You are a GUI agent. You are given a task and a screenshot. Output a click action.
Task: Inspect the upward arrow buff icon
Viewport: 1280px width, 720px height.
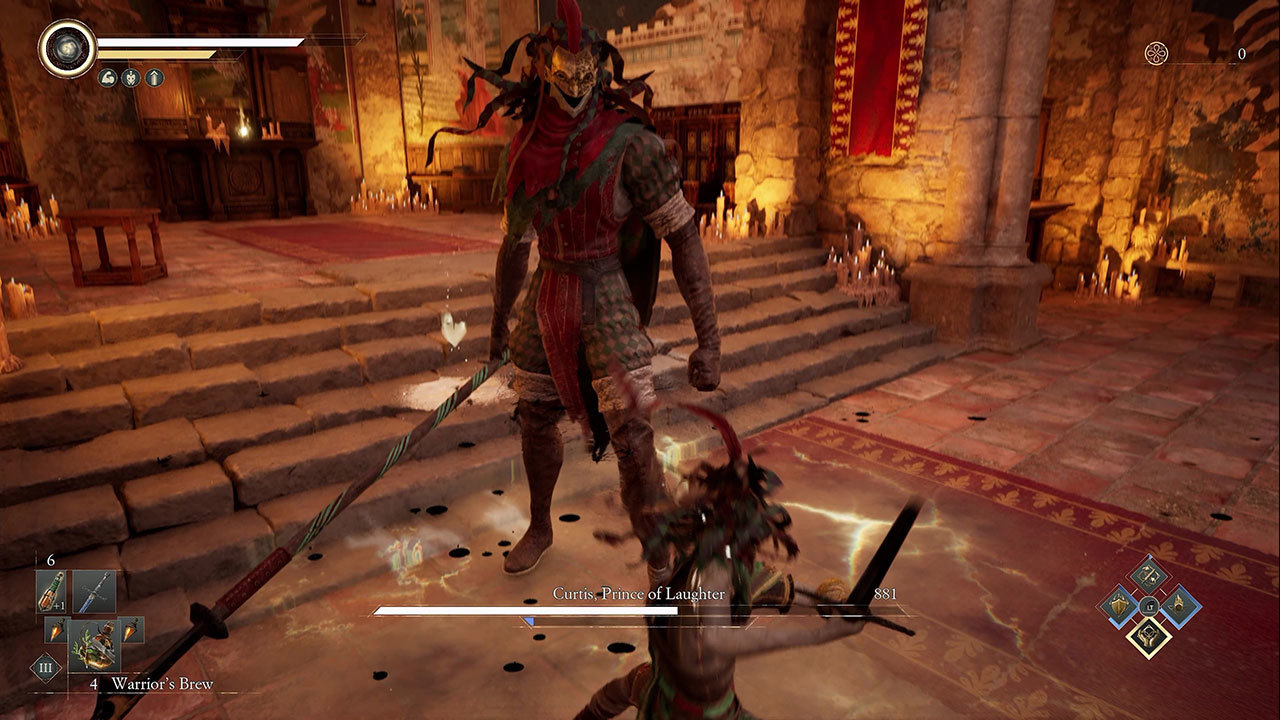[x=154, y=77]
